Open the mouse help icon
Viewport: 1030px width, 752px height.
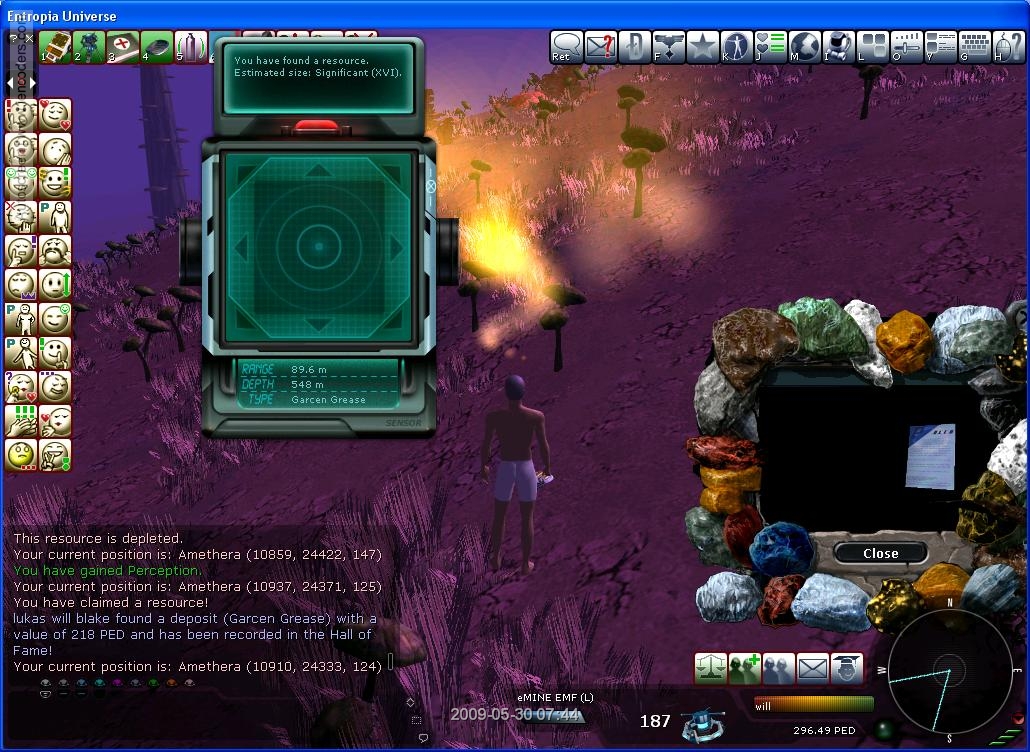[x=1009, y=47]
